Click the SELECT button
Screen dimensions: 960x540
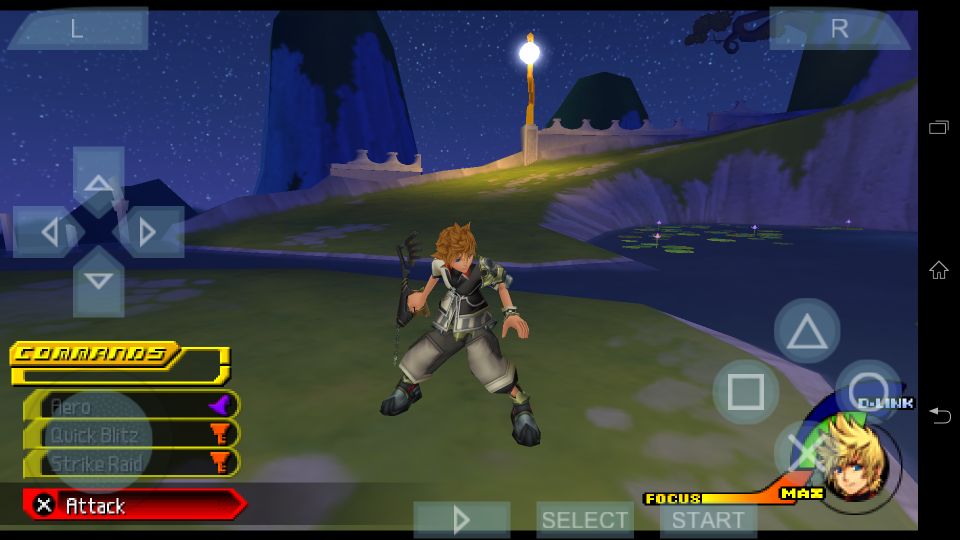click(584, 520)
